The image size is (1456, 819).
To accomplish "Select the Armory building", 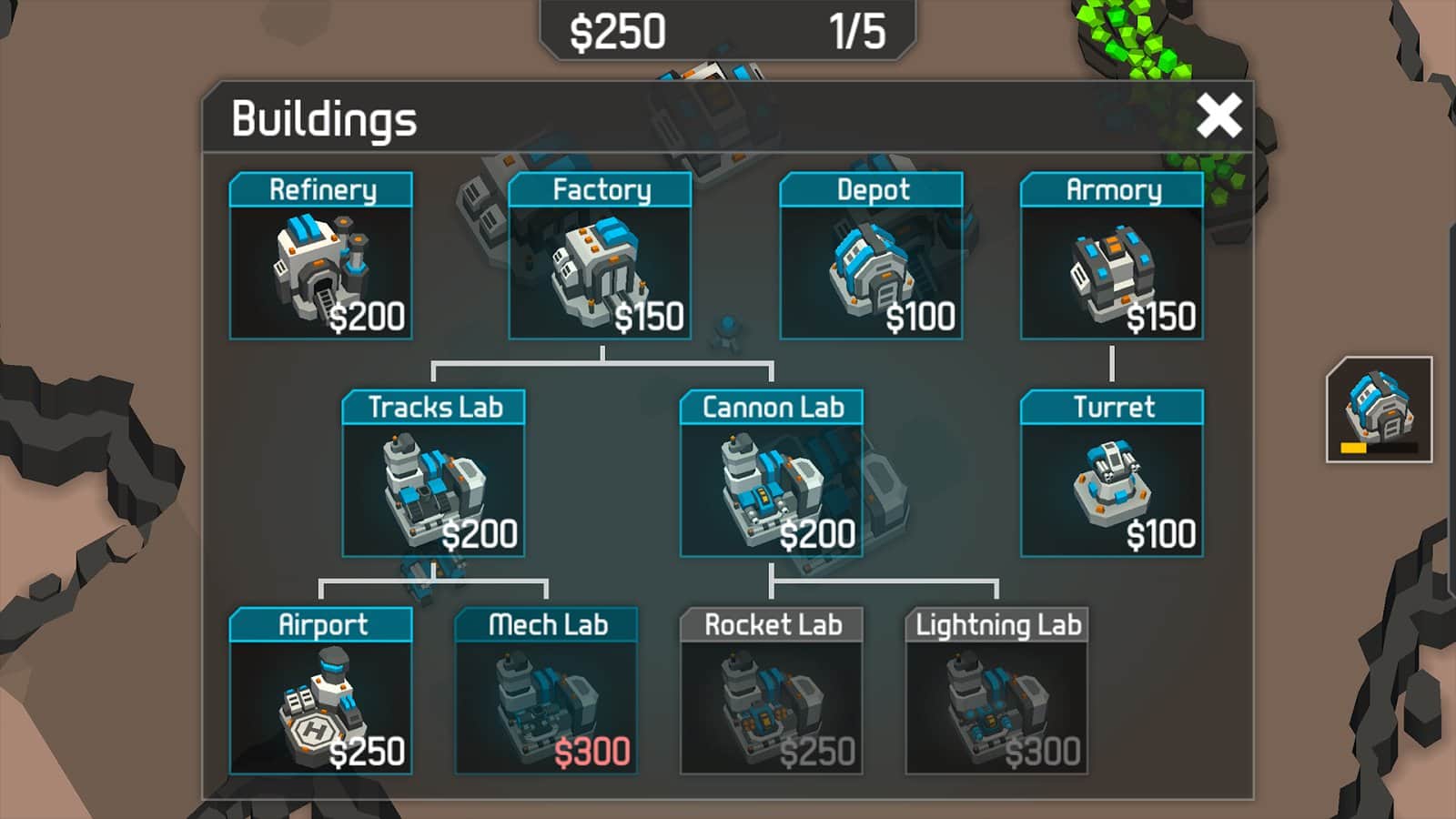I will click(1111, 257).
